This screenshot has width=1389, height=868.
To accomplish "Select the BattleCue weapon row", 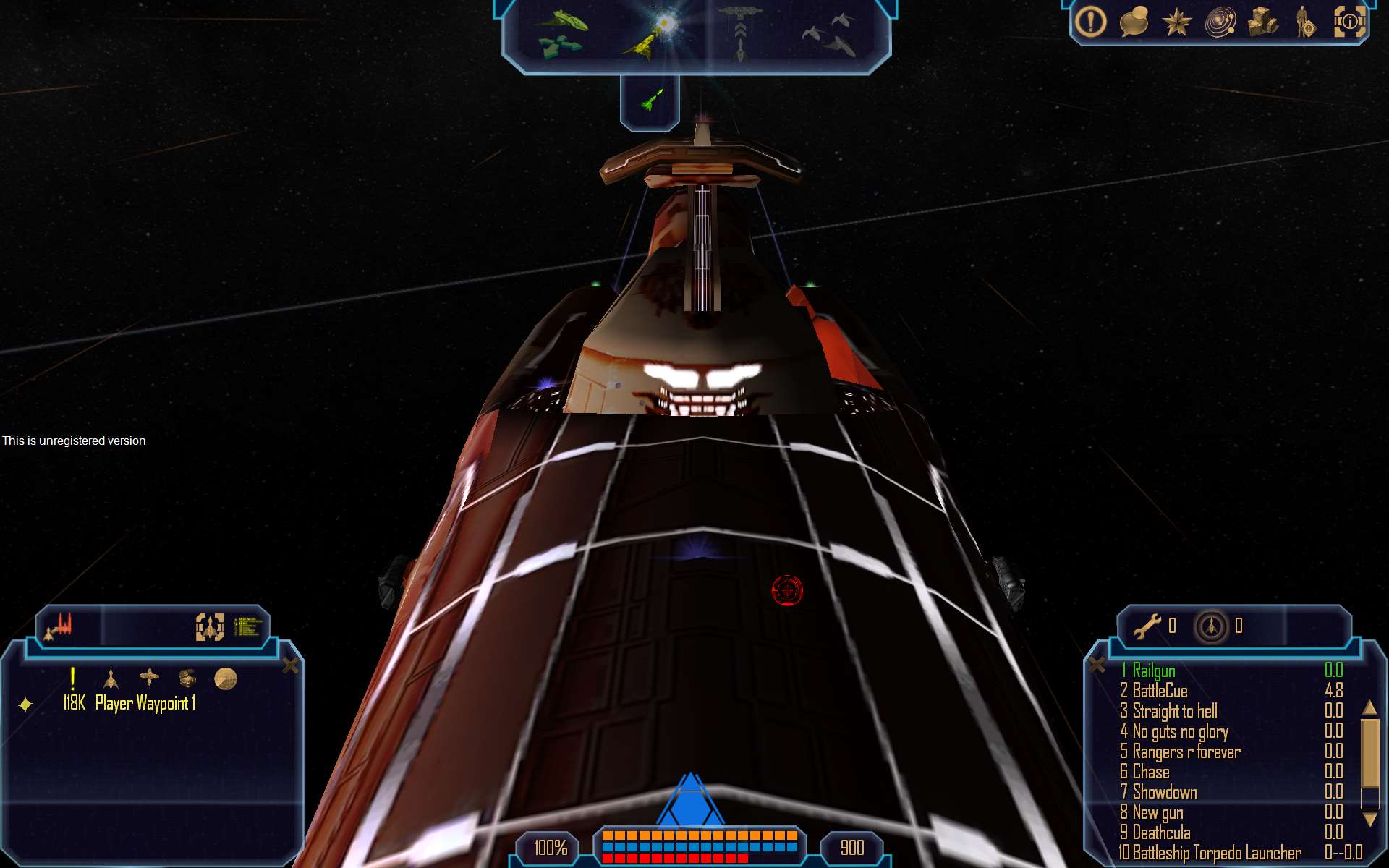I will click(1160, 691).
